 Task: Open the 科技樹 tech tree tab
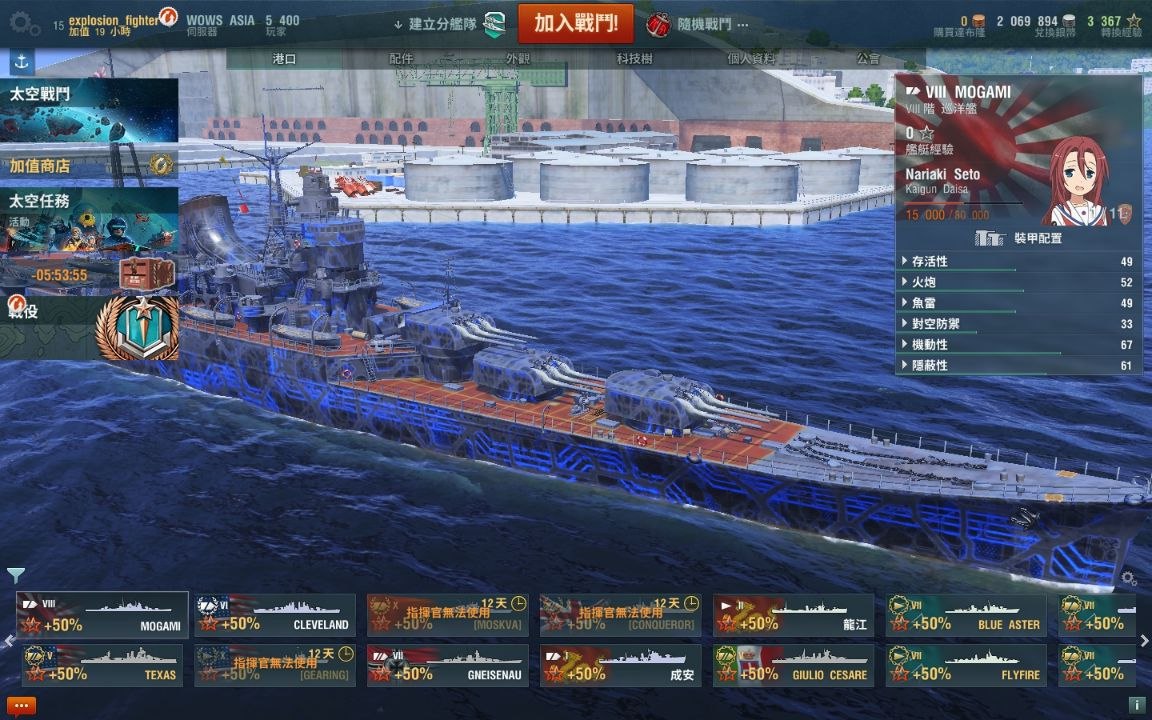click(x=634, y=59)
